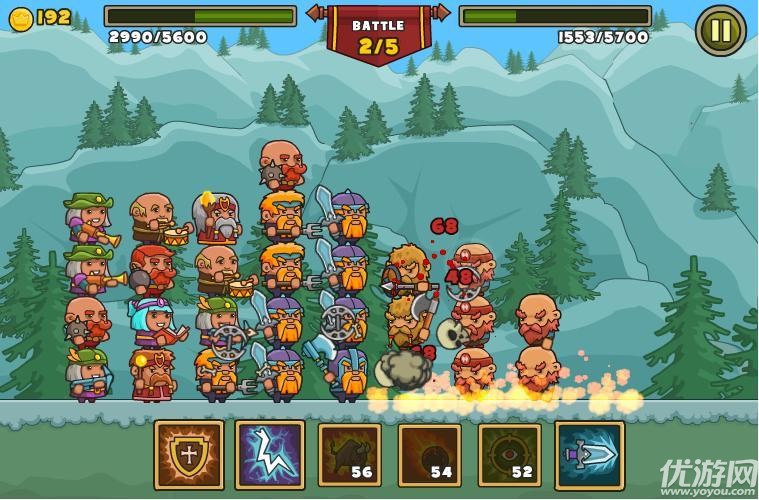The width and height of the screenshot is (759, 500).
Task: Pause the battle
Action: [x=721, y=31]
